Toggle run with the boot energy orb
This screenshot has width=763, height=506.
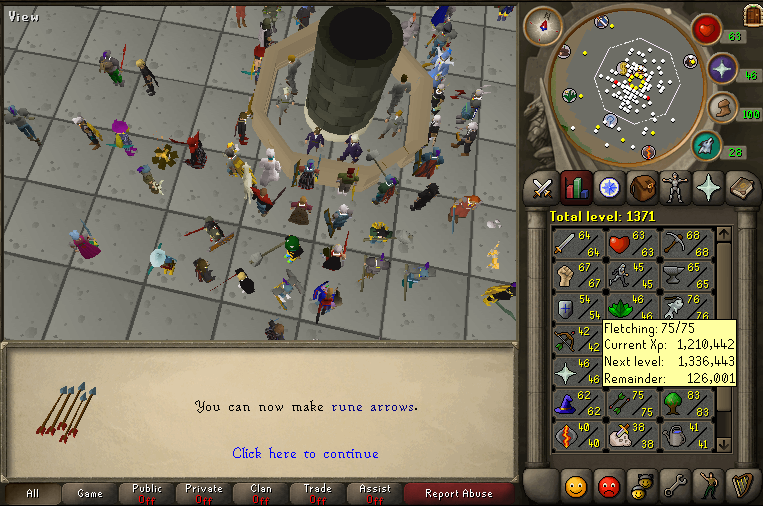pos(722,108)
